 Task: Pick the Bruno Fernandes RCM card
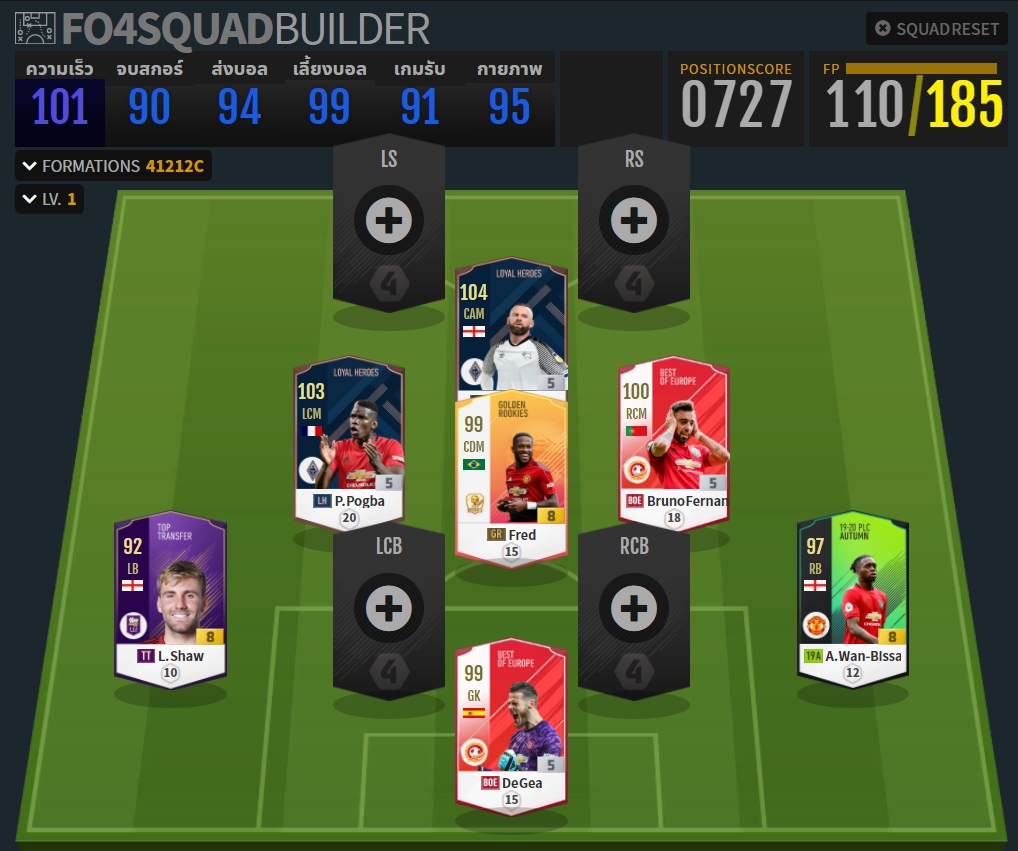(x=673, y=440)
